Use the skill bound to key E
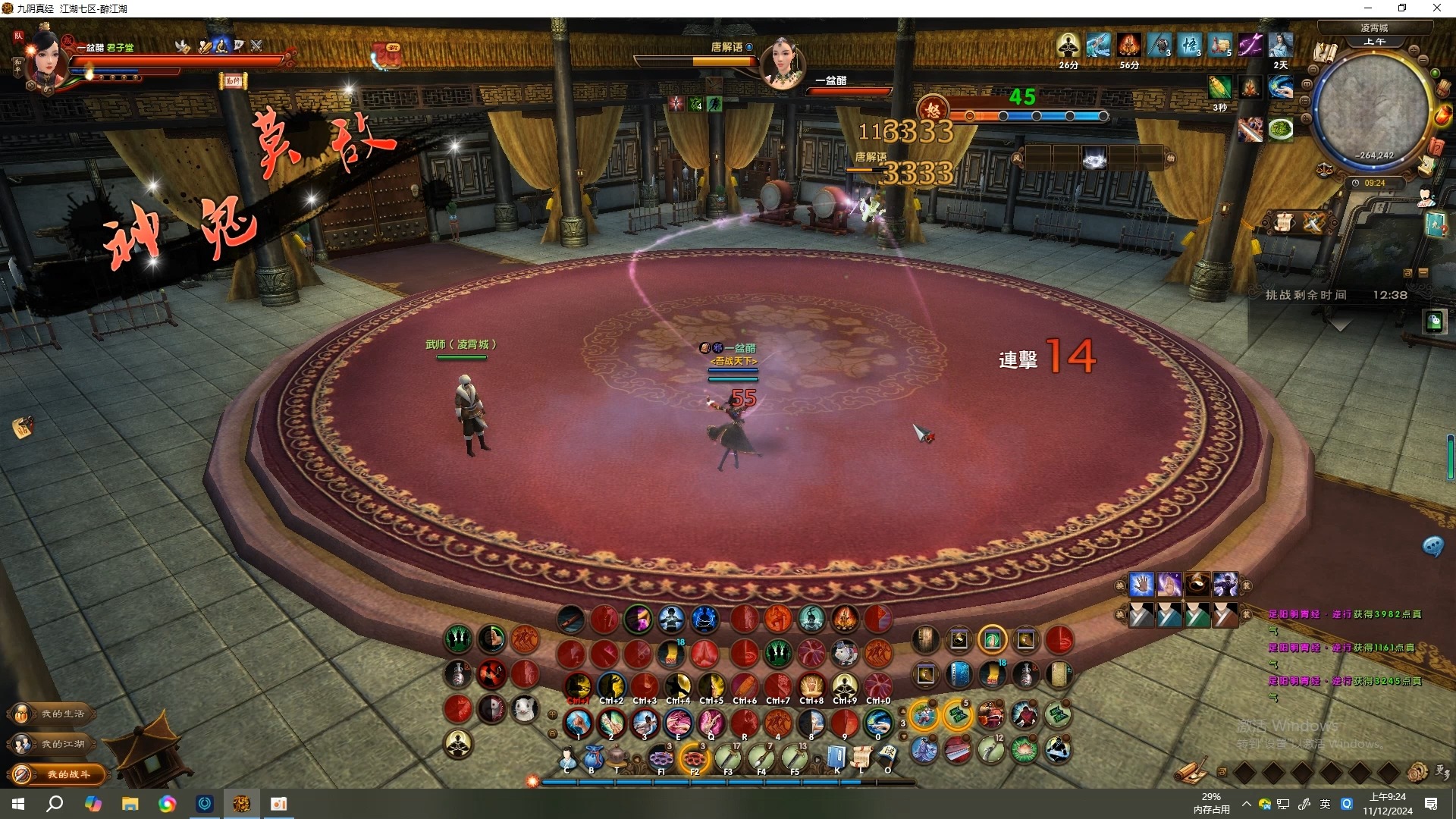 (x=678, y=723)
